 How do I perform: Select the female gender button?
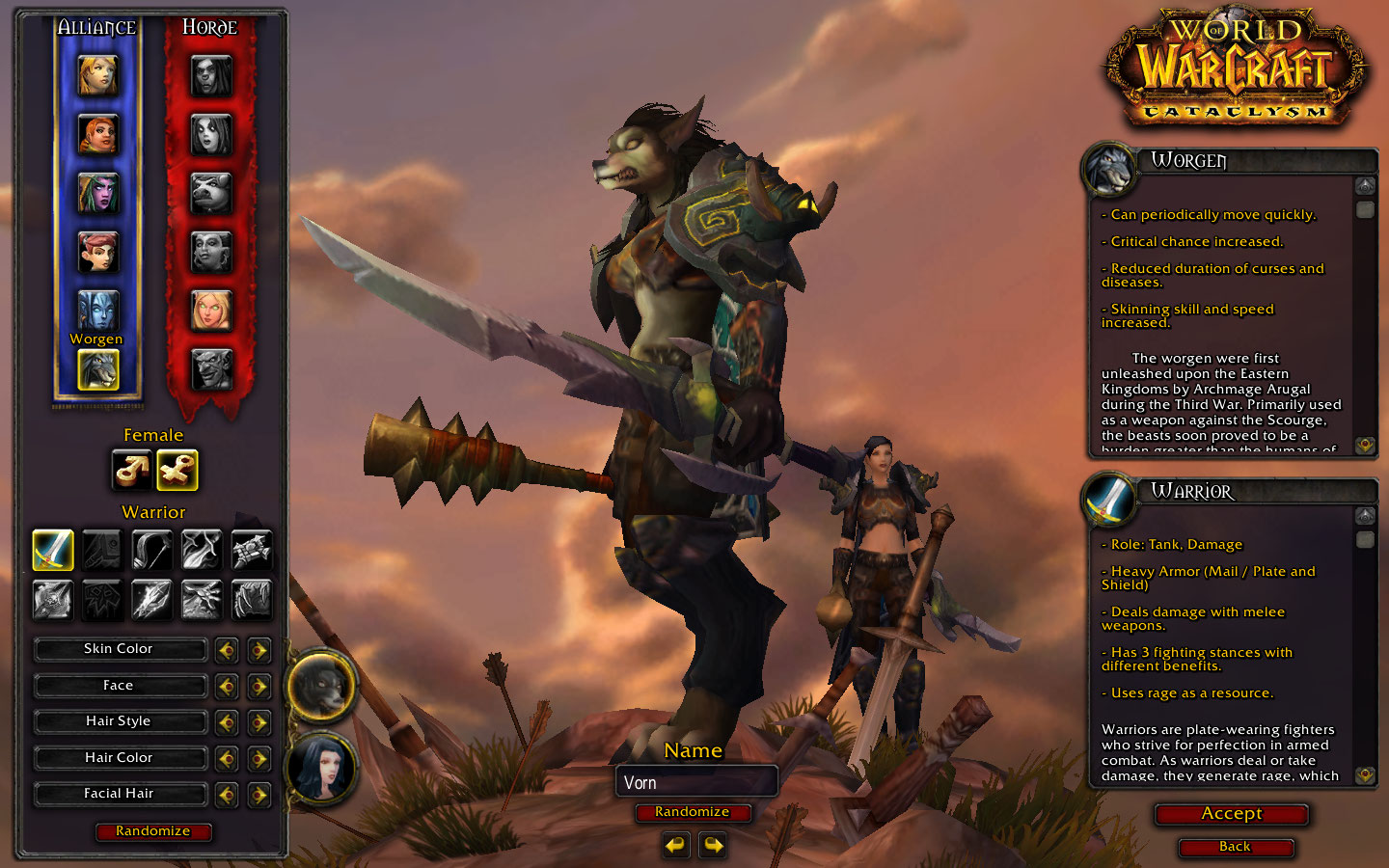177,470
